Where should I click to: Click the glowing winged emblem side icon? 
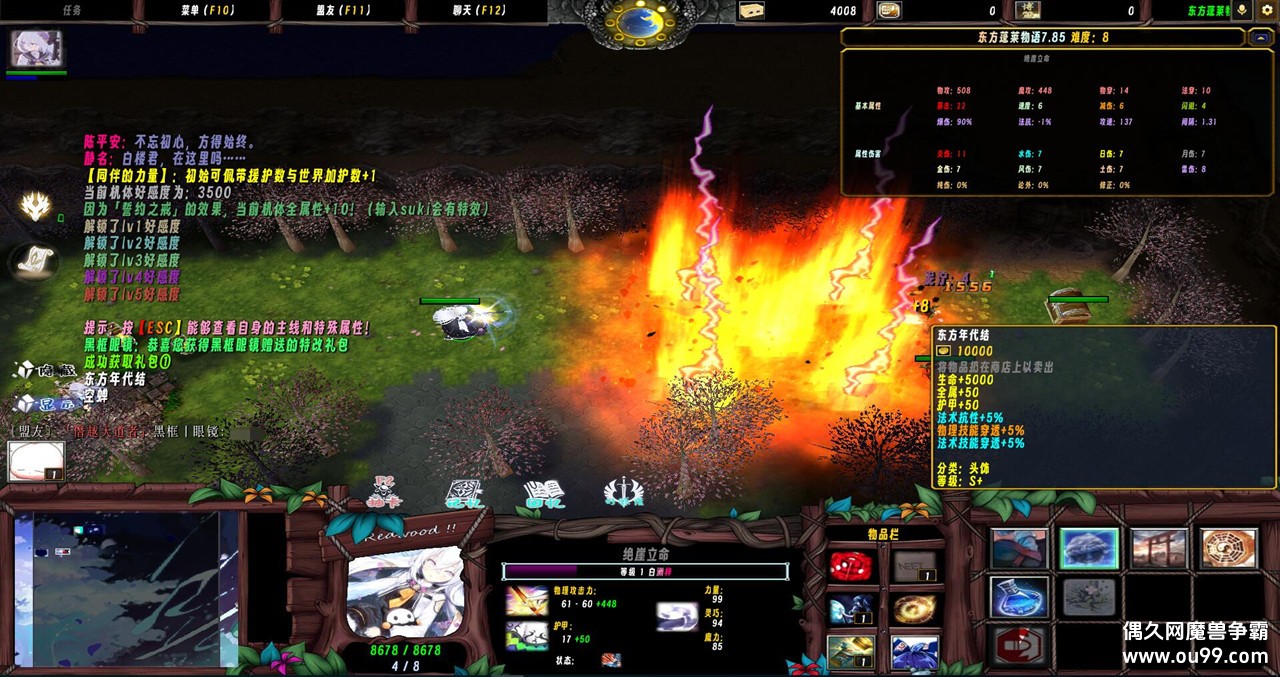click(37, 206)
